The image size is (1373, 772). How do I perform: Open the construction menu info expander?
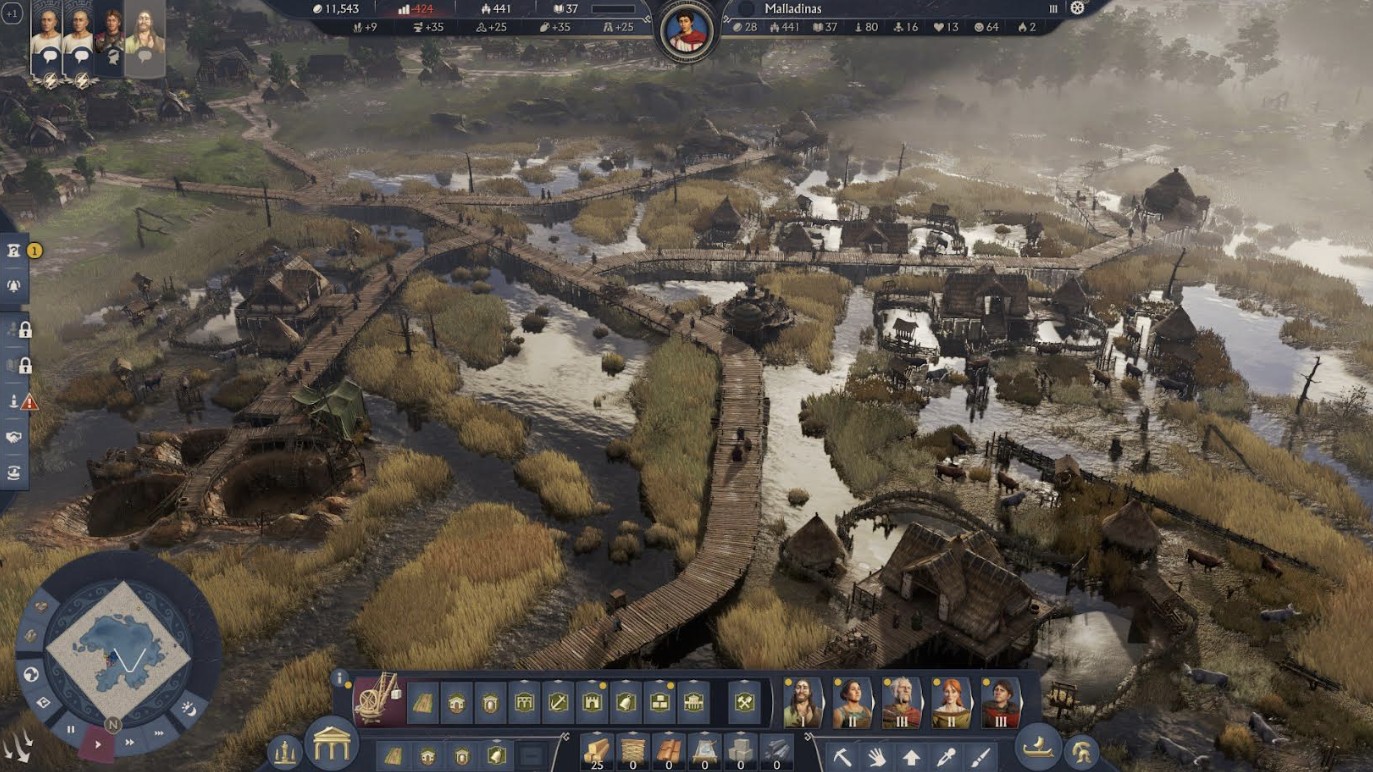pyautogui.click(x=339, y=676)
